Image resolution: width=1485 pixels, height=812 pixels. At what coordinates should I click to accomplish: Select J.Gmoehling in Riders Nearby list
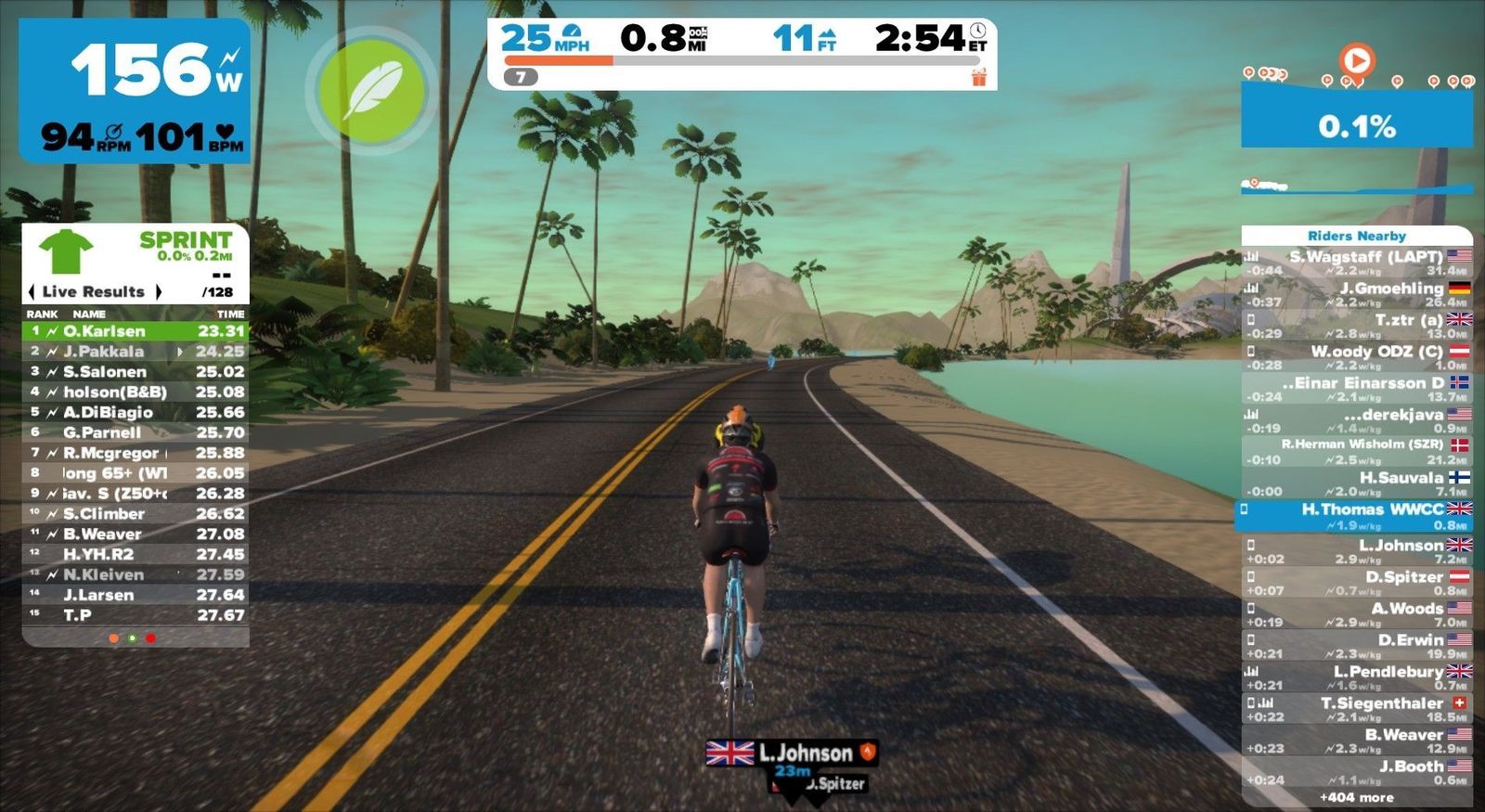[x=1357, y=294]
